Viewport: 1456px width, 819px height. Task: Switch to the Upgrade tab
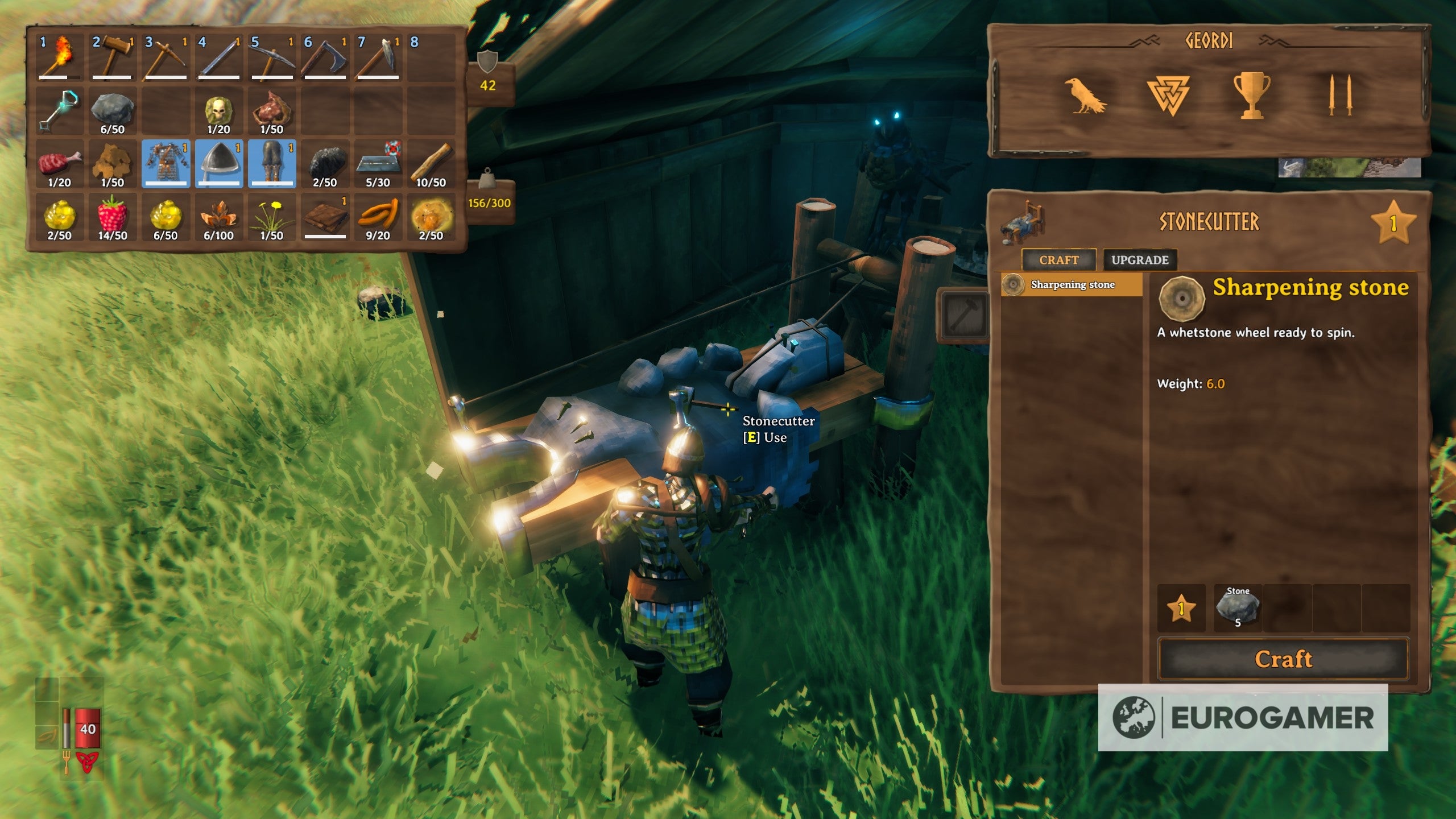click(x=1139, y=260)
